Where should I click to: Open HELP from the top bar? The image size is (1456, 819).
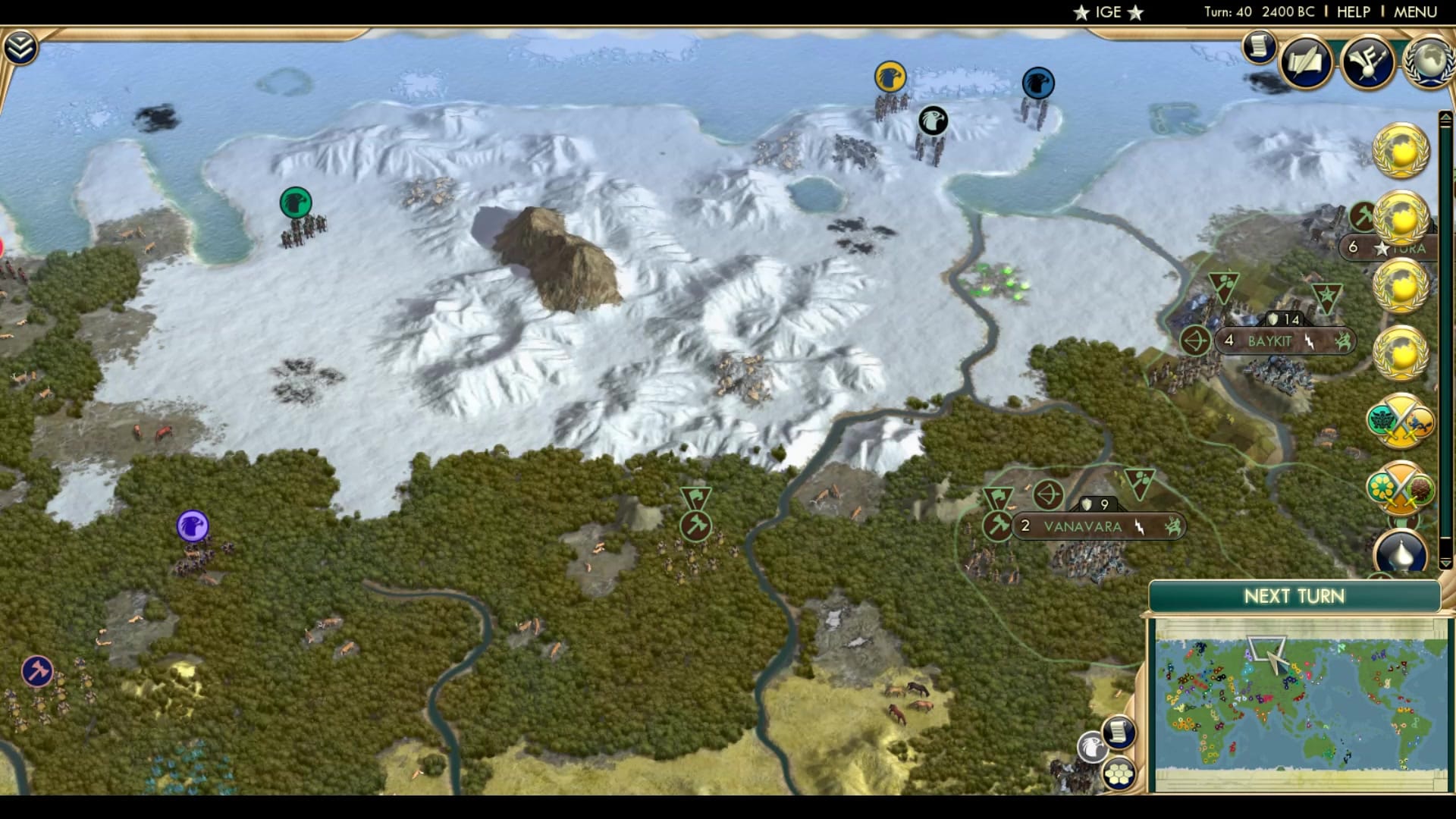pos(1355,11)
